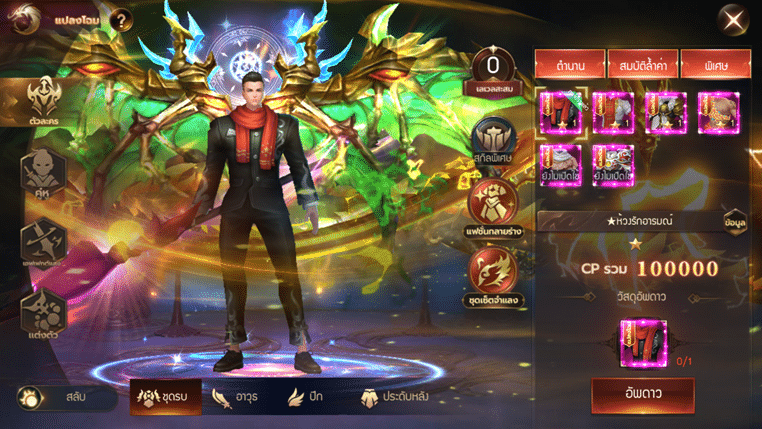762x429 pixels.
Task: Open the question mark help icon
Action: 121,19
